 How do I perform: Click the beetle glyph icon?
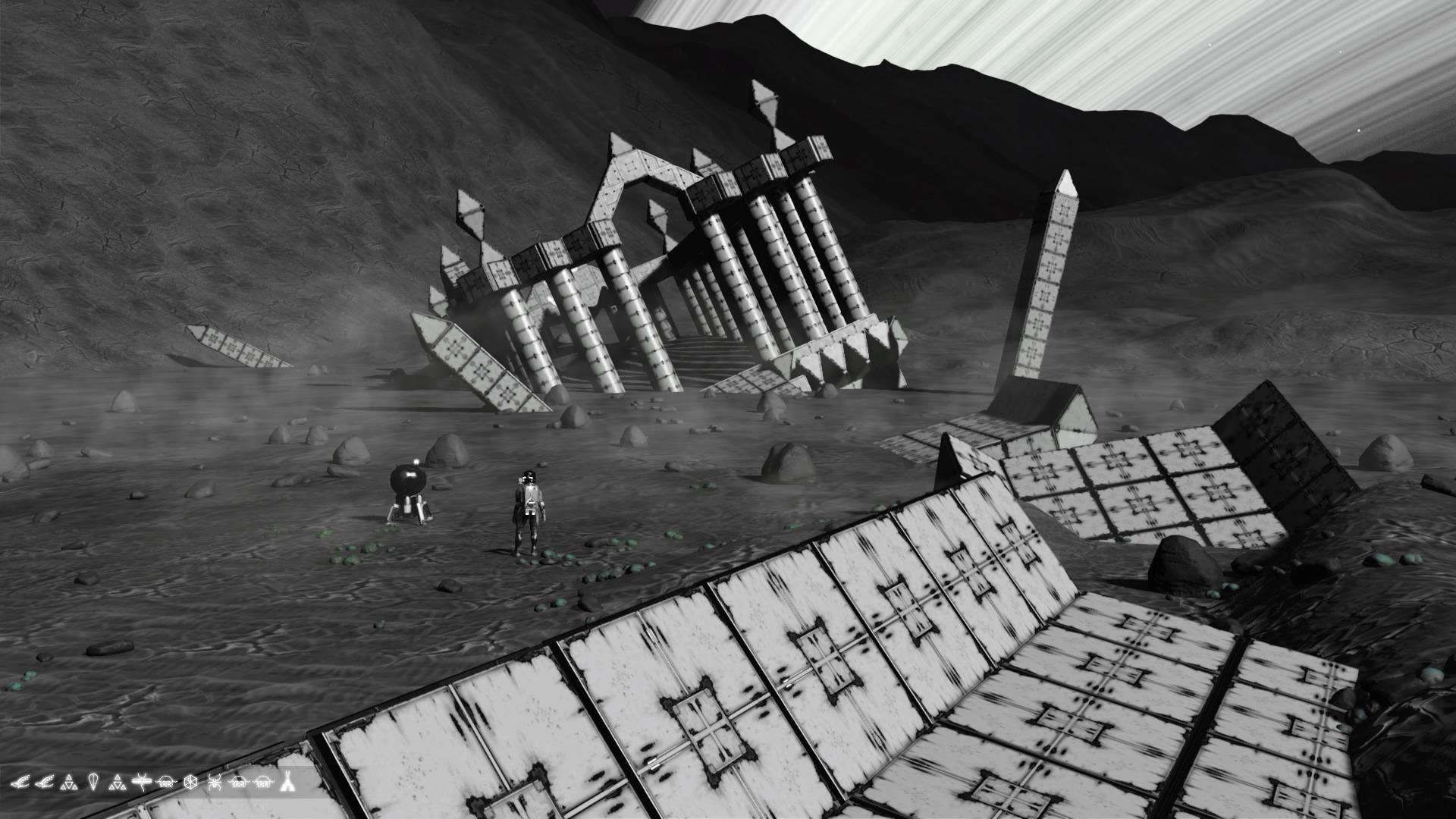[x=215, y=782]
